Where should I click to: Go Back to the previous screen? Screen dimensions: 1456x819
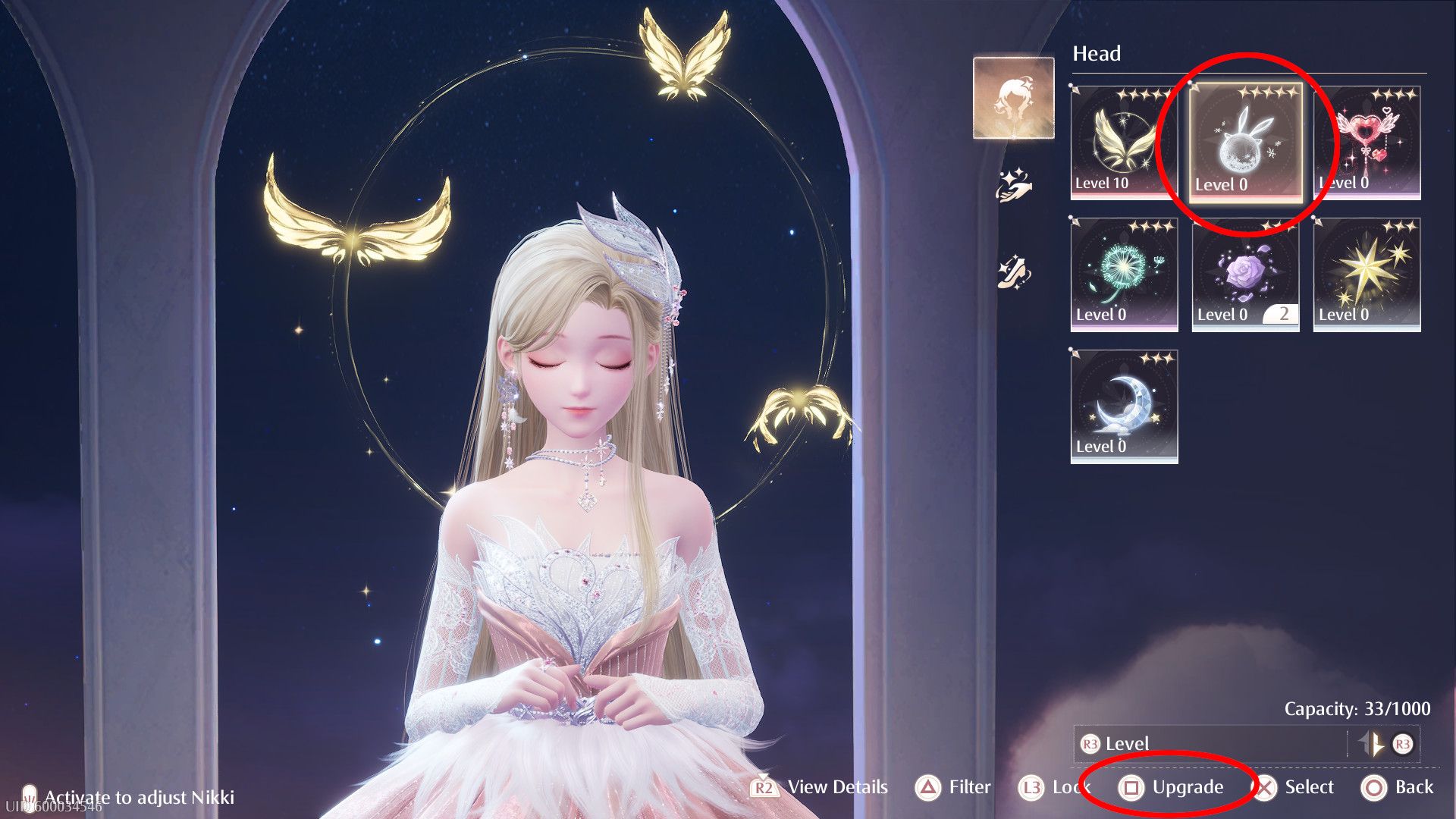(x=1398, y=788)
